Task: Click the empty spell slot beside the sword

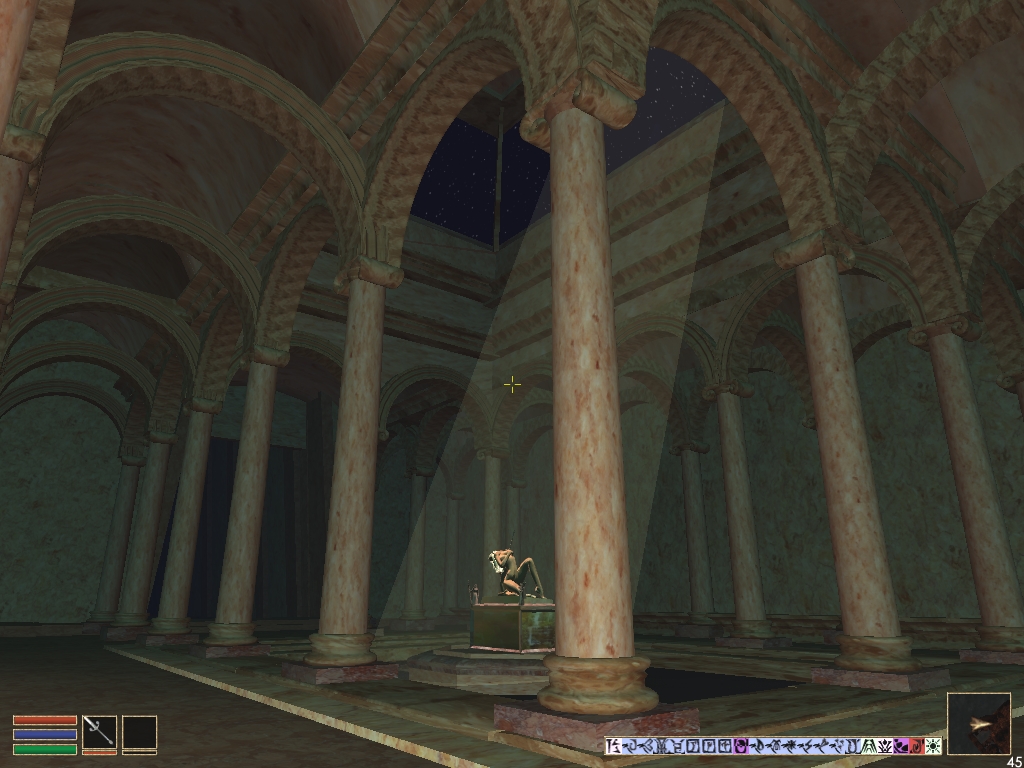Action: (x=139, y=732)
